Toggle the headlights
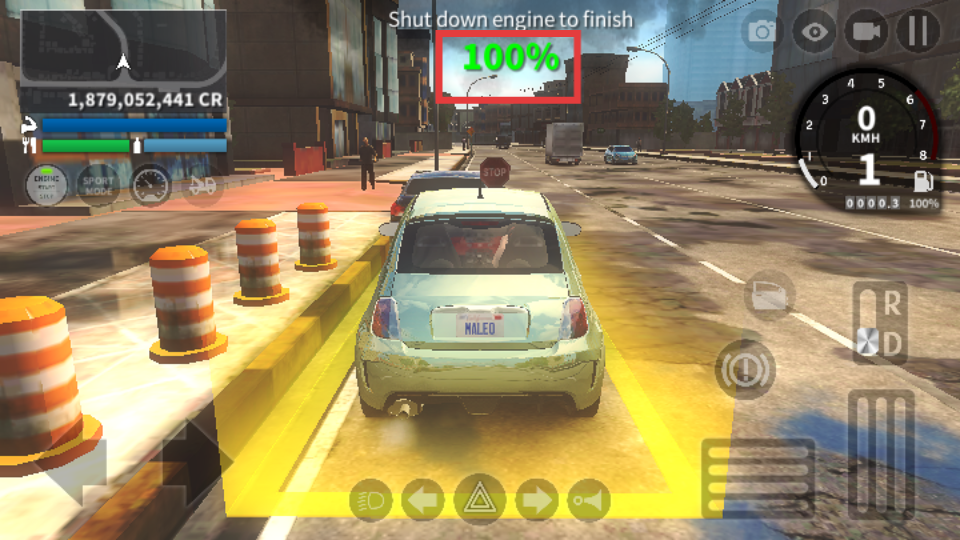This screenshot has height=540, width=960. click(x=370, y=499)
